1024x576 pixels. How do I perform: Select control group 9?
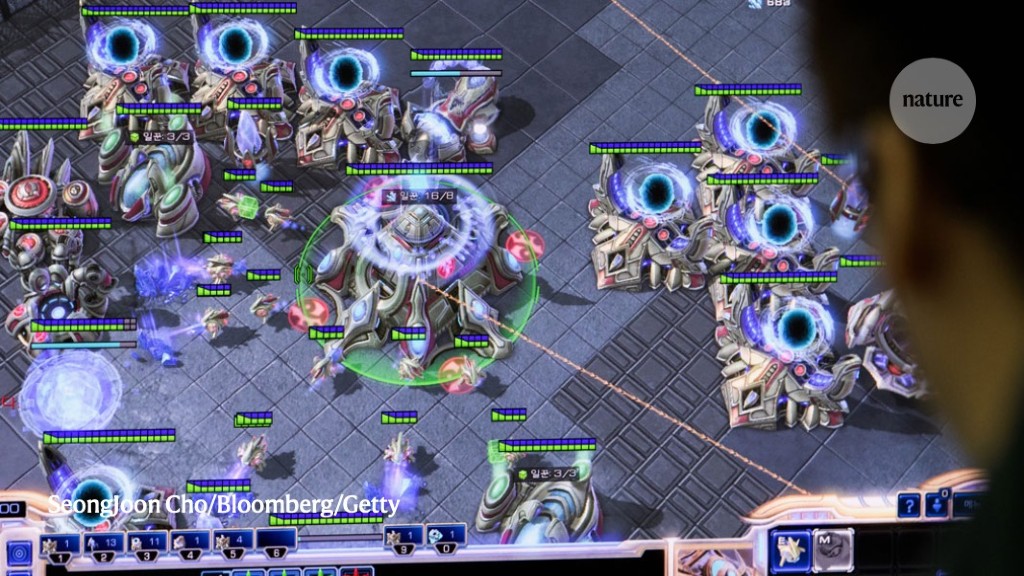(x=405, y=540)
